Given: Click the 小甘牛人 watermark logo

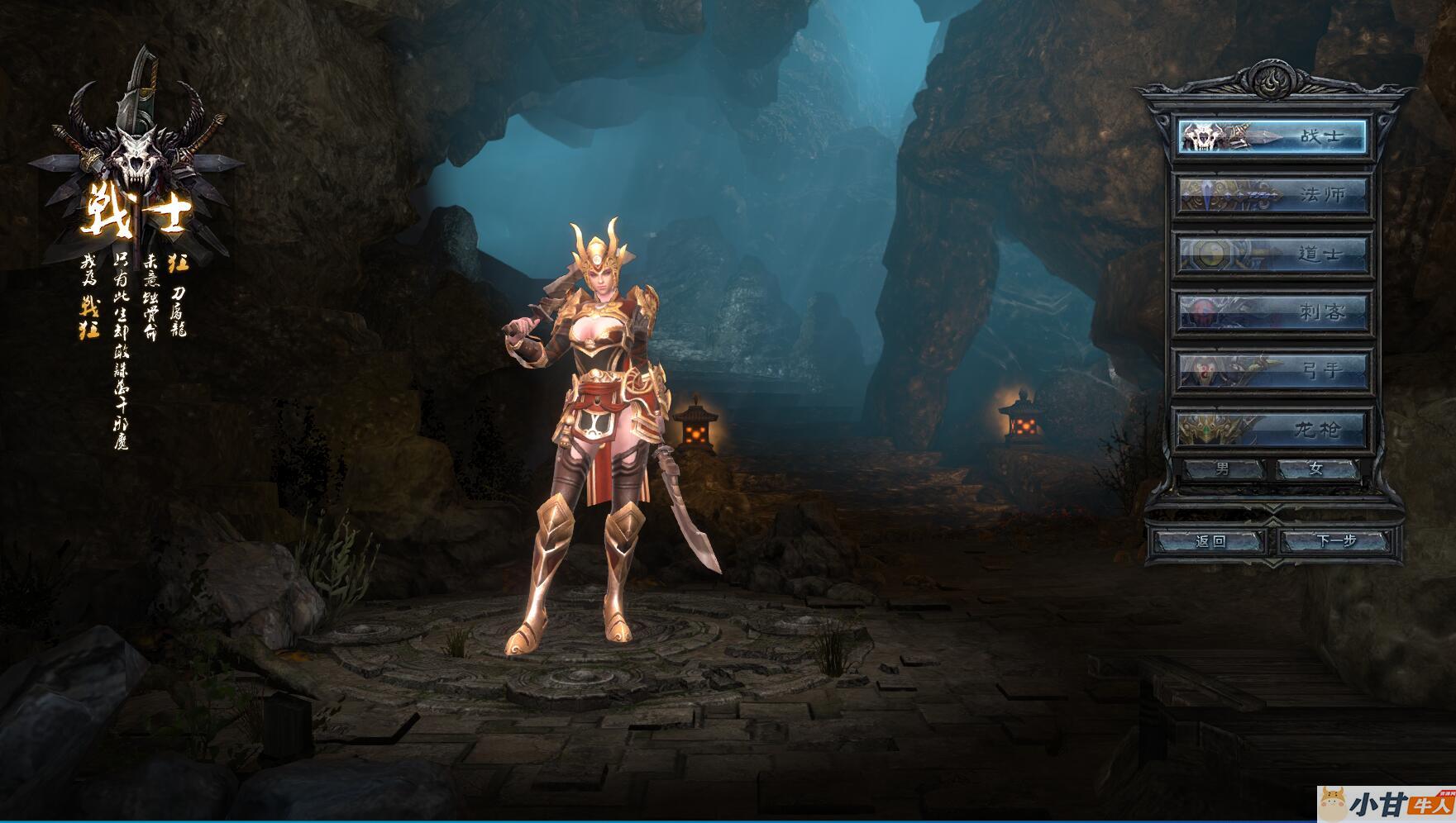Looking at the screenshot, I should [1386, 805].
